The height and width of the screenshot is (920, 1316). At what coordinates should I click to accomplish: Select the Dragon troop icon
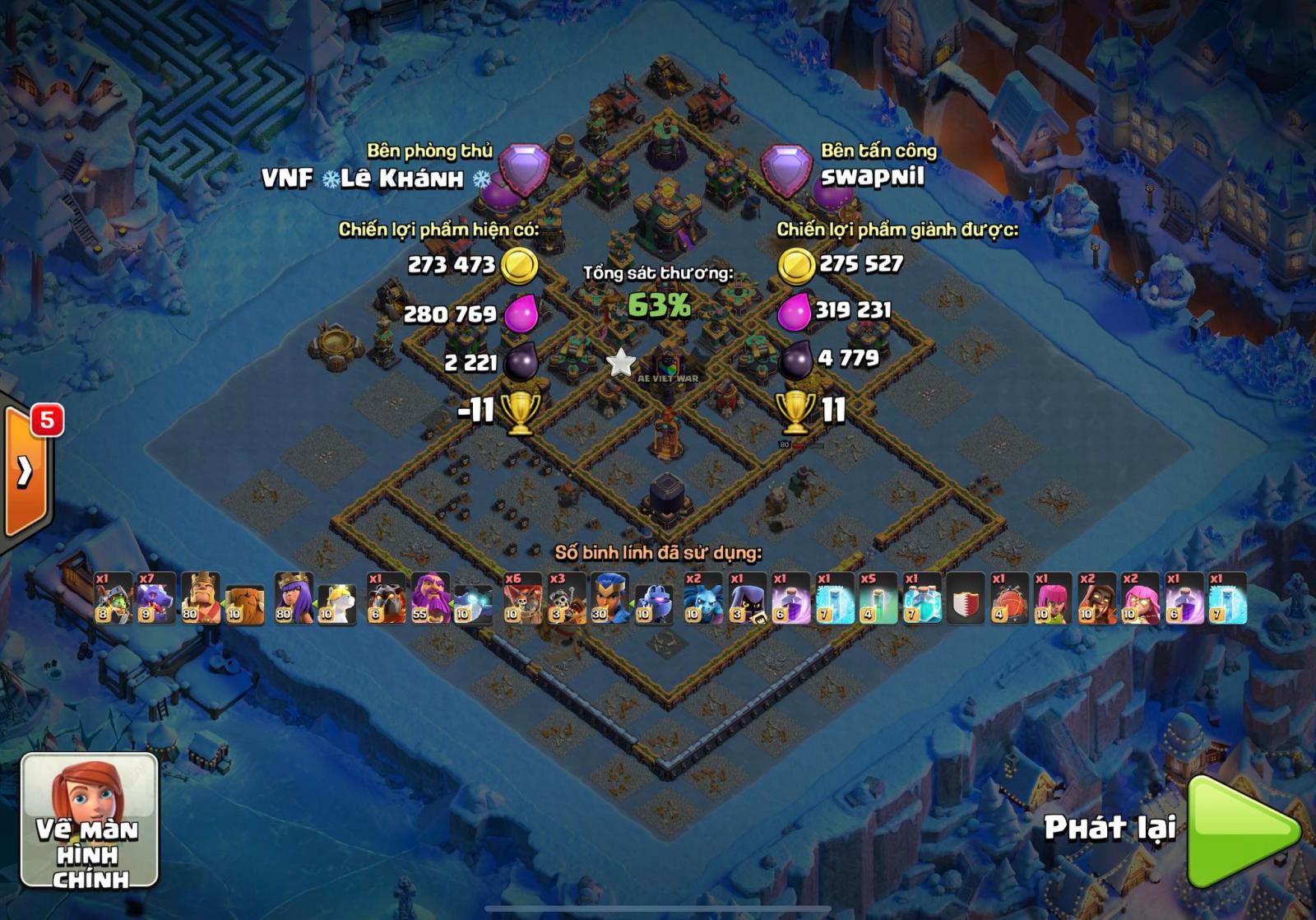(x=156, y=601)
